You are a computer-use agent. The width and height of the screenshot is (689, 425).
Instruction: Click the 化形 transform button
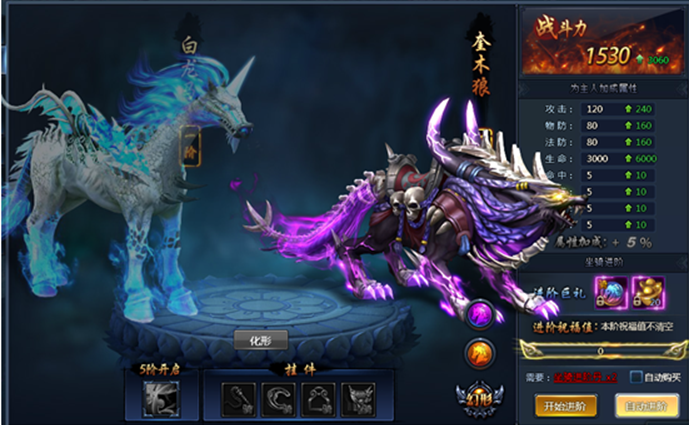pos(261,340)
